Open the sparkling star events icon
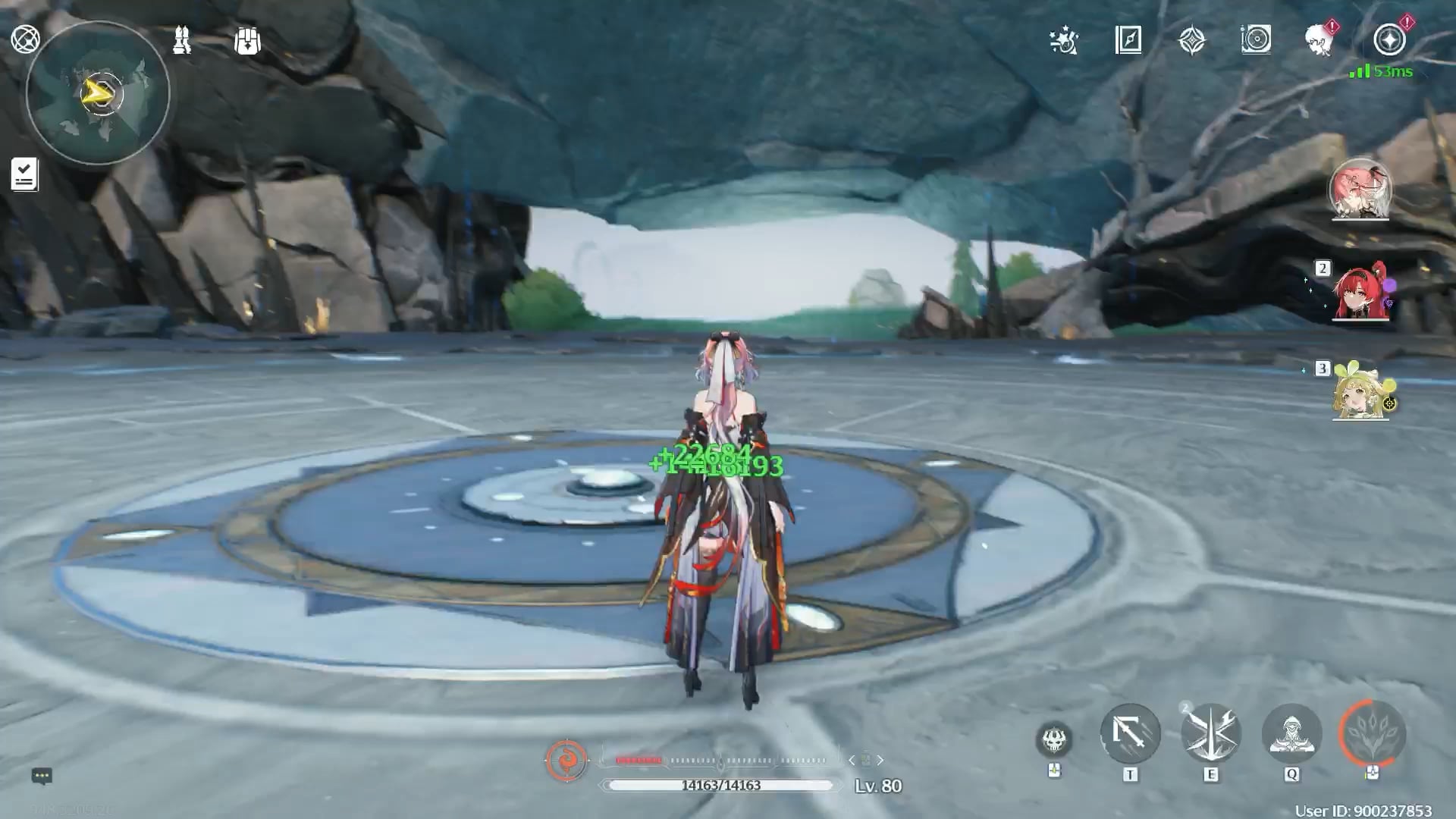1456x819 pixels. click(1064, 40)
